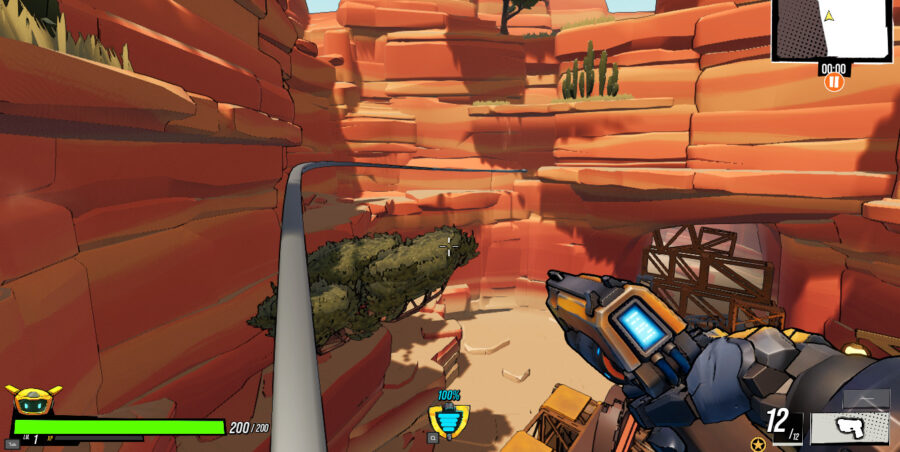Screen dimensions: 900x452
Task: Click the gold star badge icon
Action: (758, 443)
